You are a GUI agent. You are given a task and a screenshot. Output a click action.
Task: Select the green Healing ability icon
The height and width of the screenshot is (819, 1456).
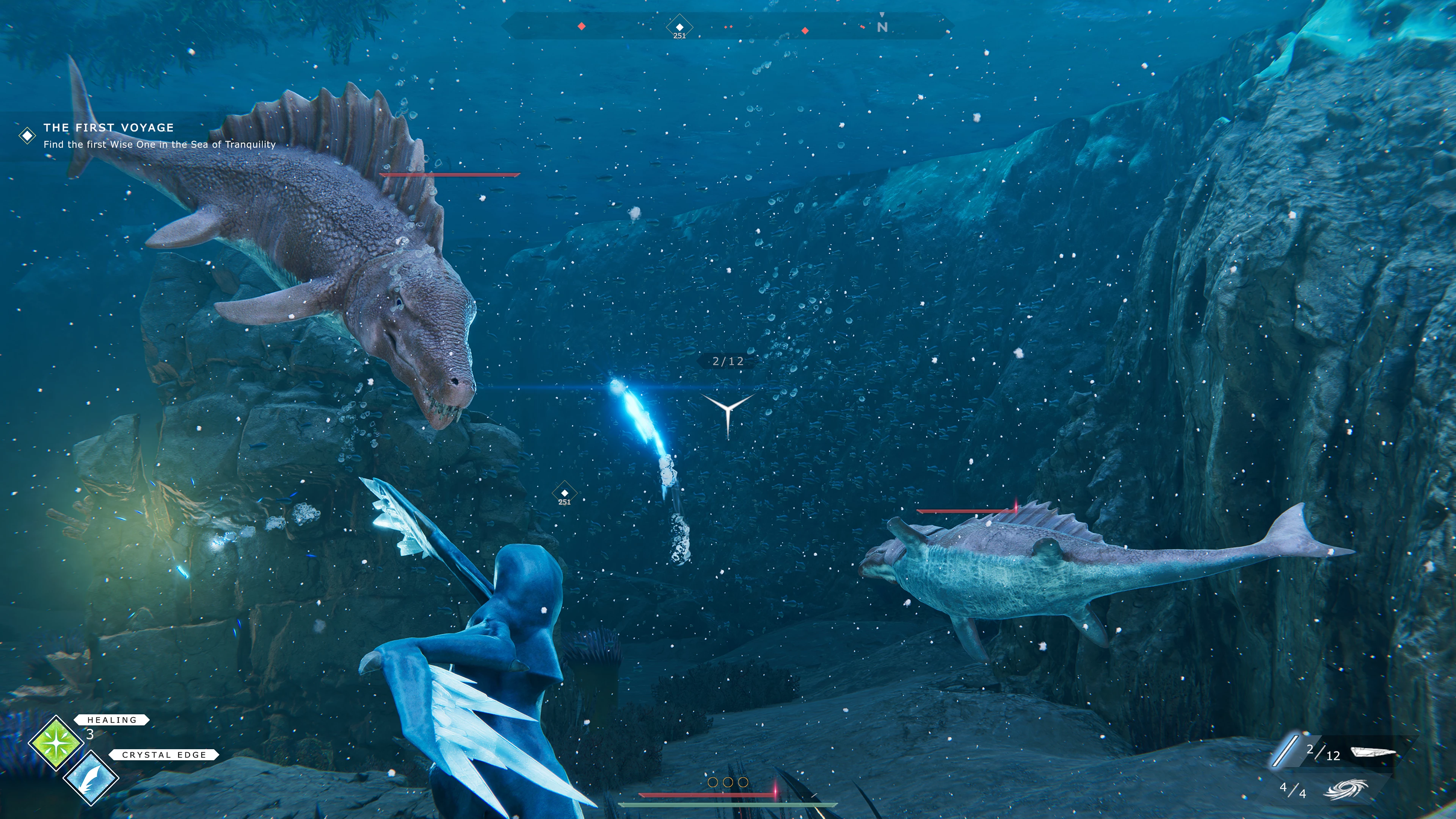pyautogui.click(x=56, y=743)
